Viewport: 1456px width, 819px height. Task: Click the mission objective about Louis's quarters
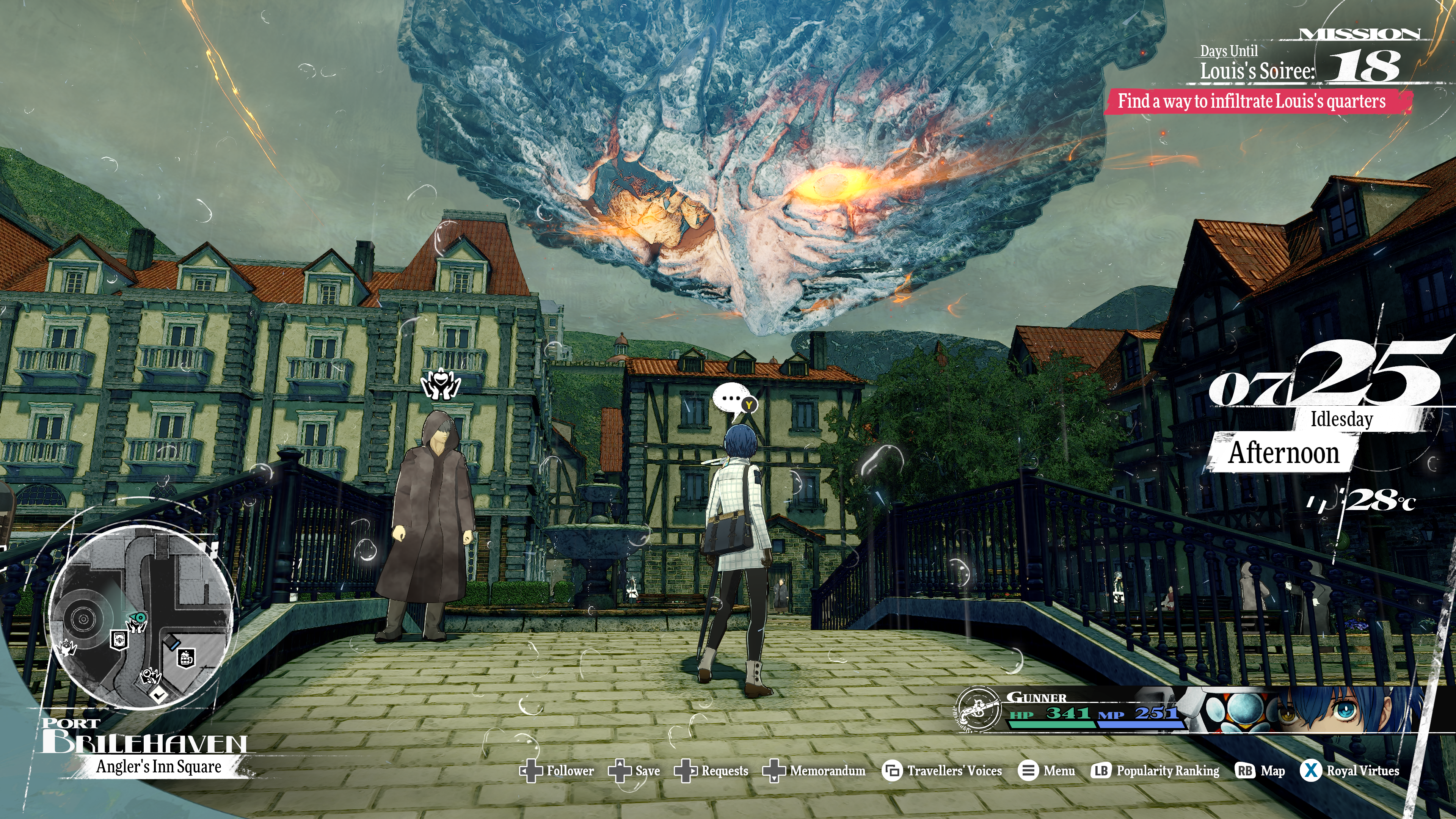1252,102
